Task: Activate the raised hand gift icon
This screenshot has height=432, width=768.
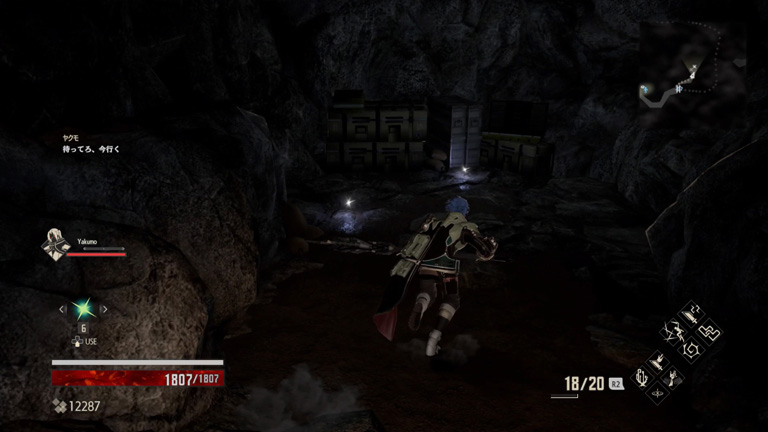Action: 675,377
